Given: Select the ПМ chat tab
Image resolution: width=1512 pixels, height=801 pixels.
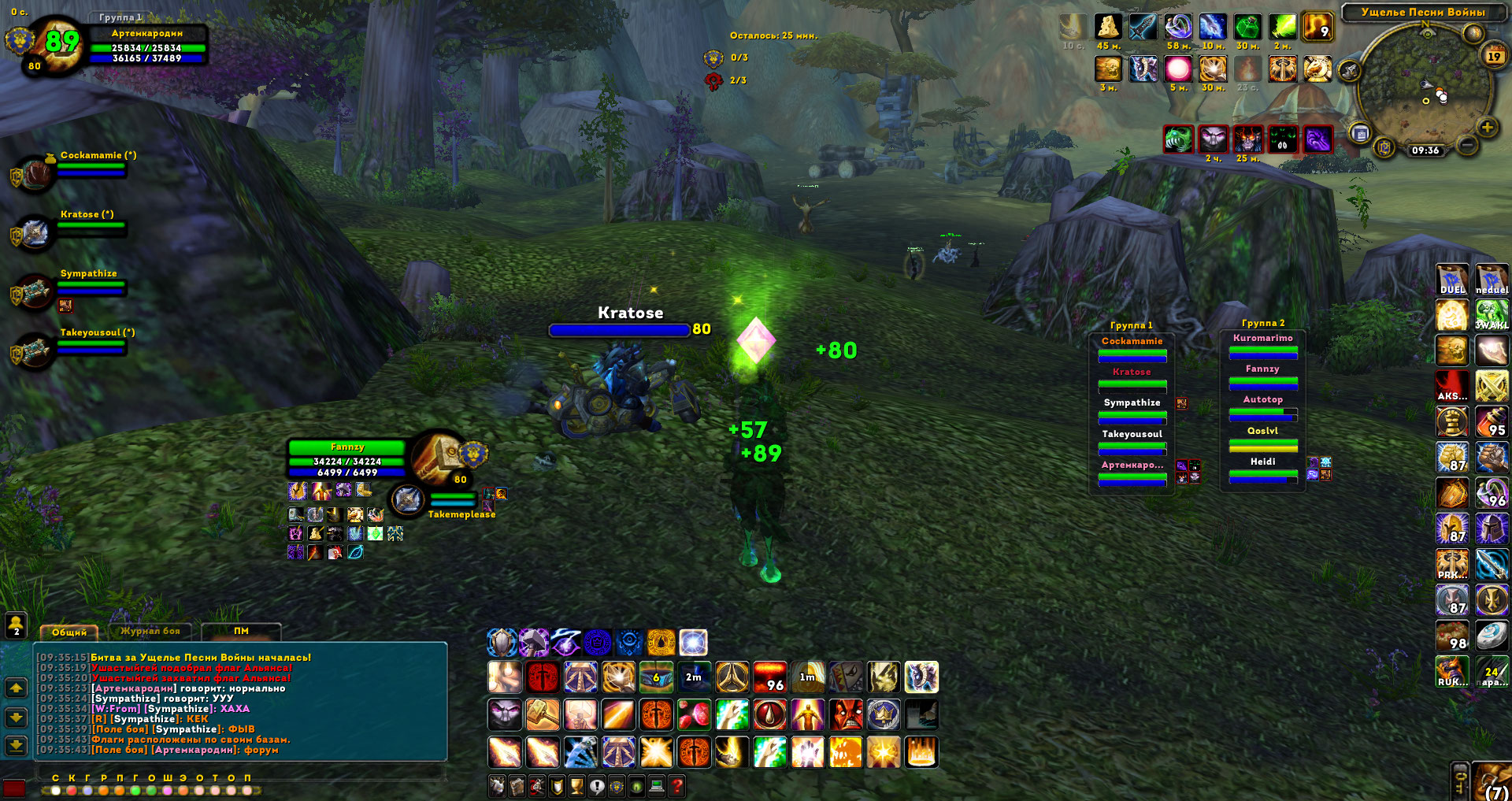Looking at the screenshot, I should click(x=241, y=632).
